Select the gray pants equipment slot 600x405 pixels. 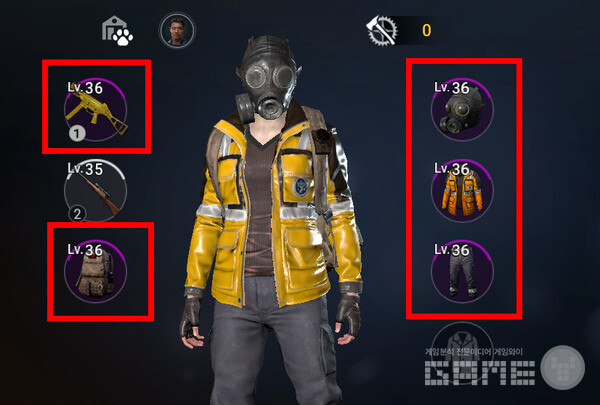(x=462, y=270)
